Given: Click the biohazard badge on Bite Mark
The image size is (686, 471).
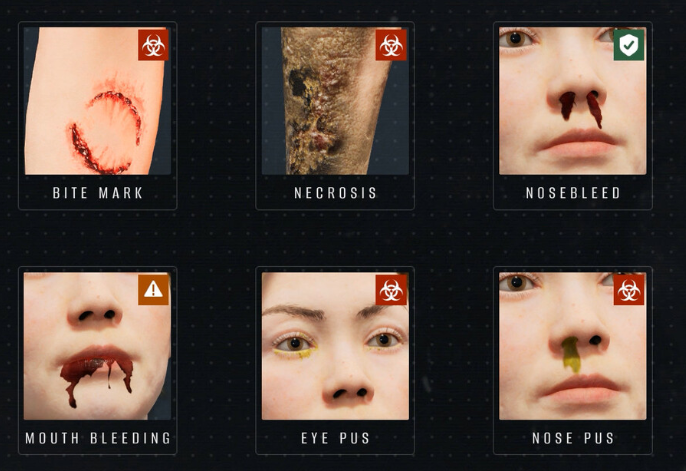Looking at the screenshot, I should [x=153, y=45].
